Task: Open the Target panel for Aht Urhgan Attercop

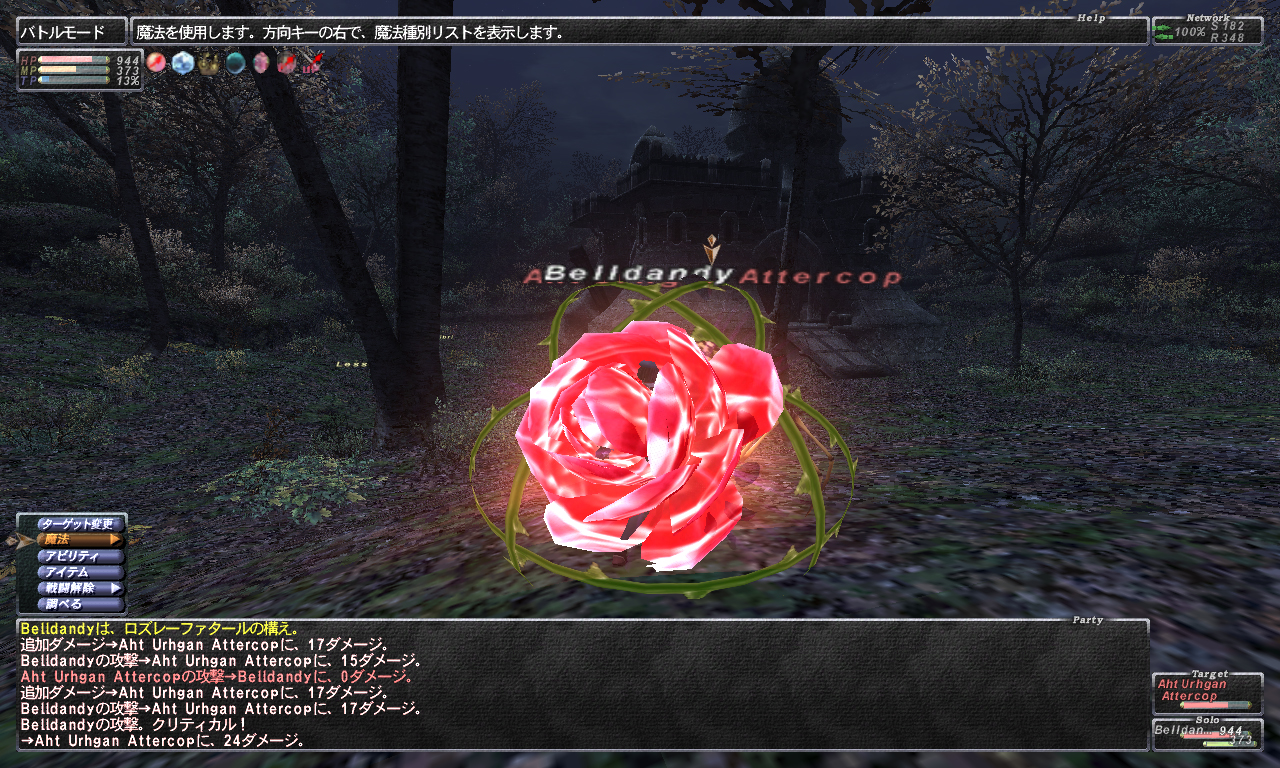Action: [x=1207, y=692]
